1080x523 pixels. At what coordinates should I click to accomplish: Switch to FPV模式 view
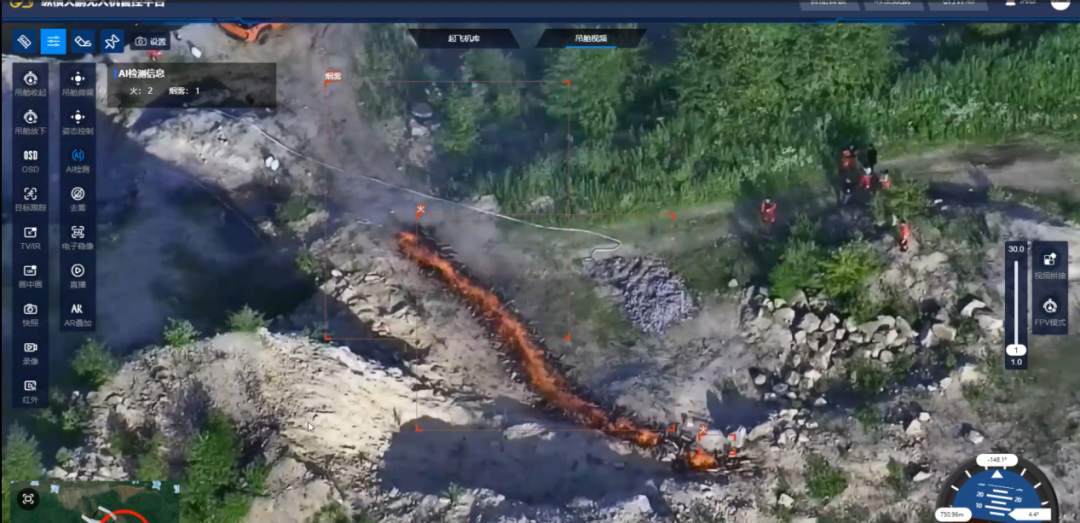[1050, 311]
